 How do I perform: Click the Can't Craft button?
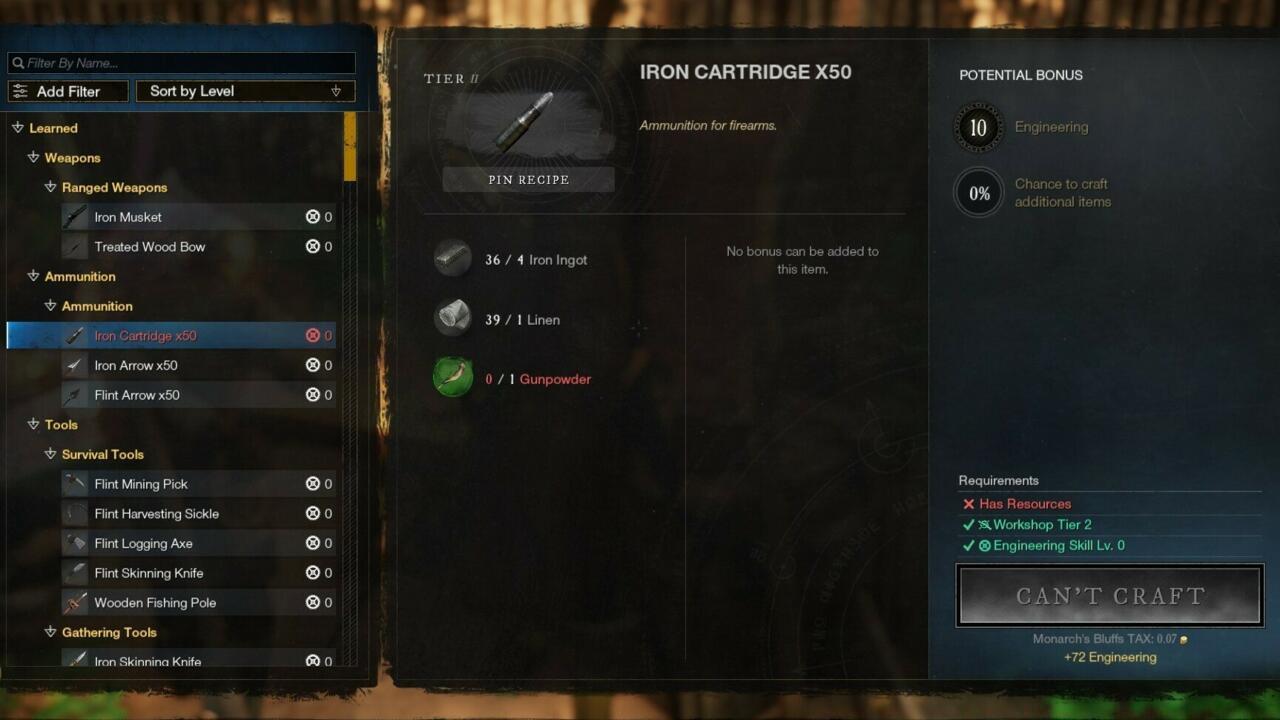point(1109,596)
